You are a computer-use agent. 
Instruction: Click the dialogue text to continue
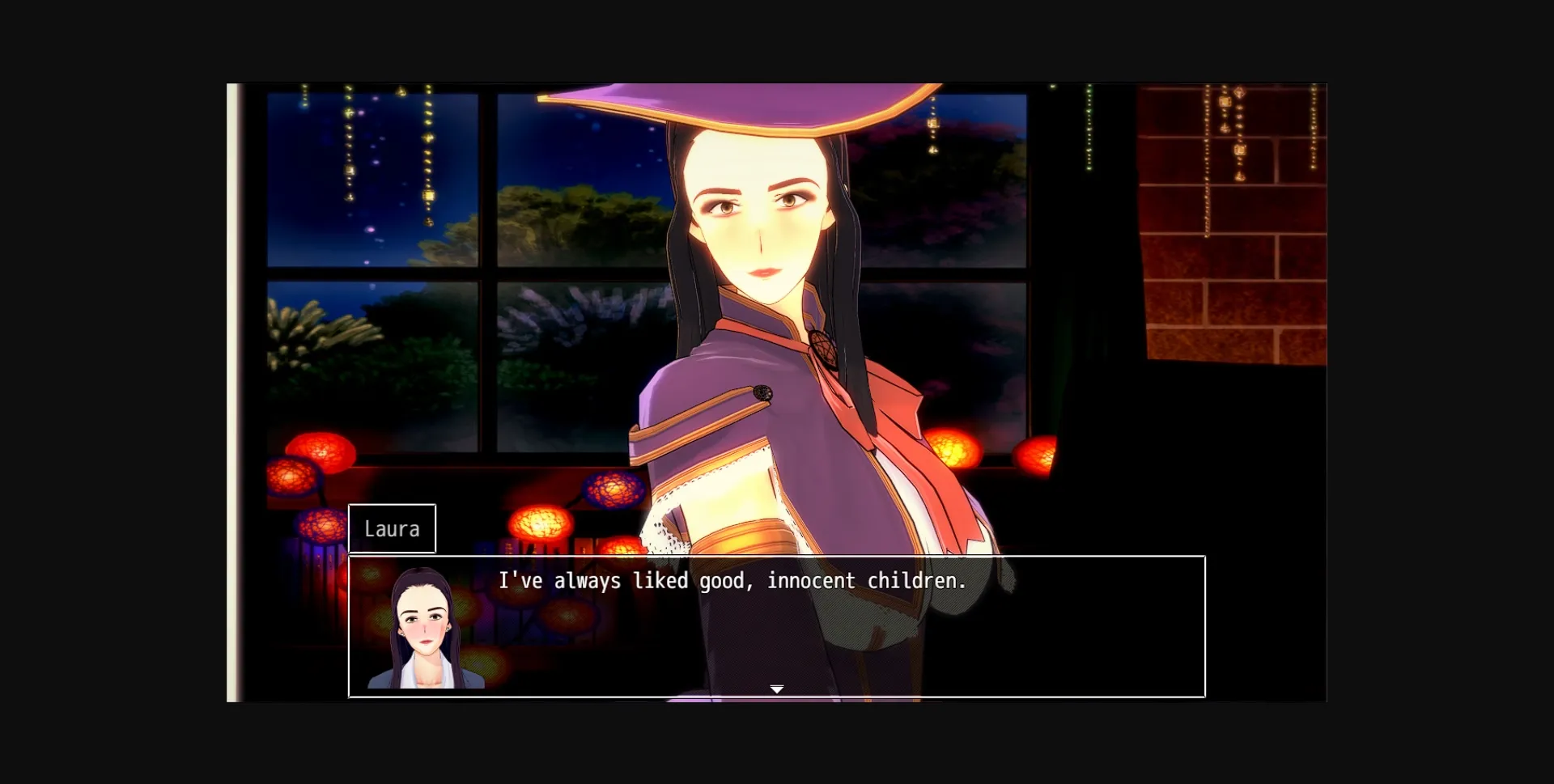(732, 580)
